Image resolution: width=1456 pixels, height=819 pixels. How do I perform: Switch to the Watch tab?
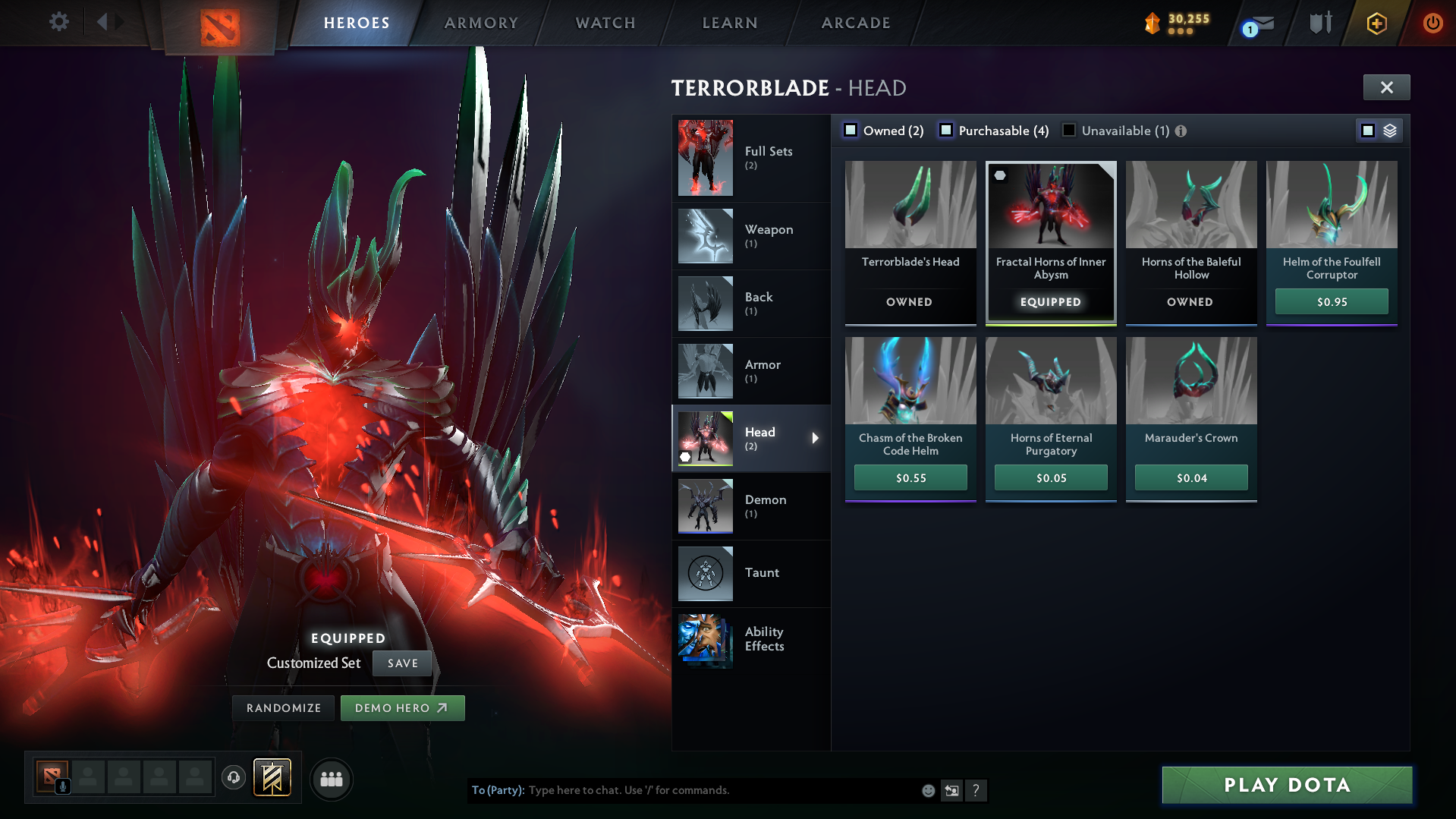point(605,23)
